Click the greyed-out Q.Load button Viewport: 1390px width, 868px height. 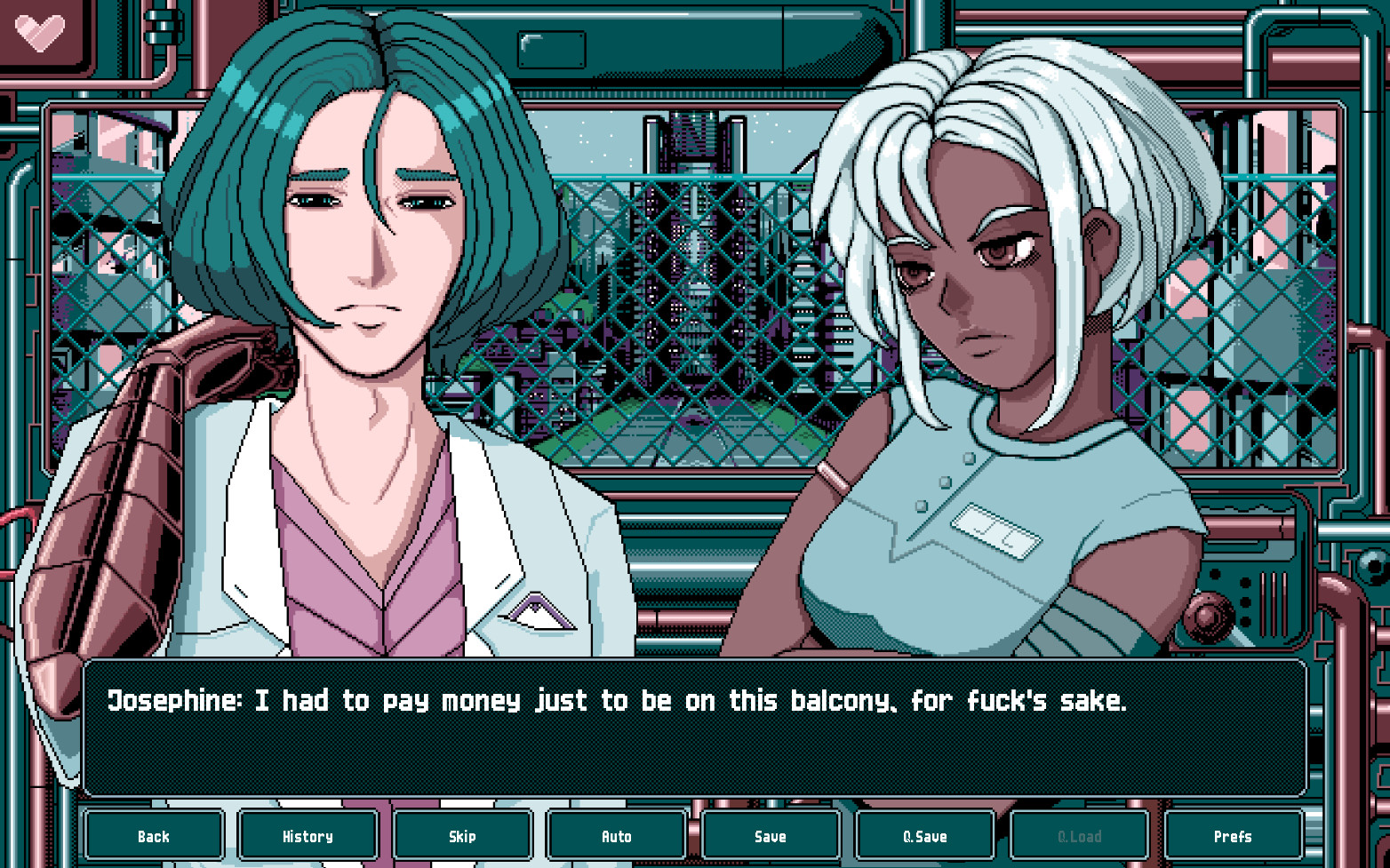[x=1079, y=836]
